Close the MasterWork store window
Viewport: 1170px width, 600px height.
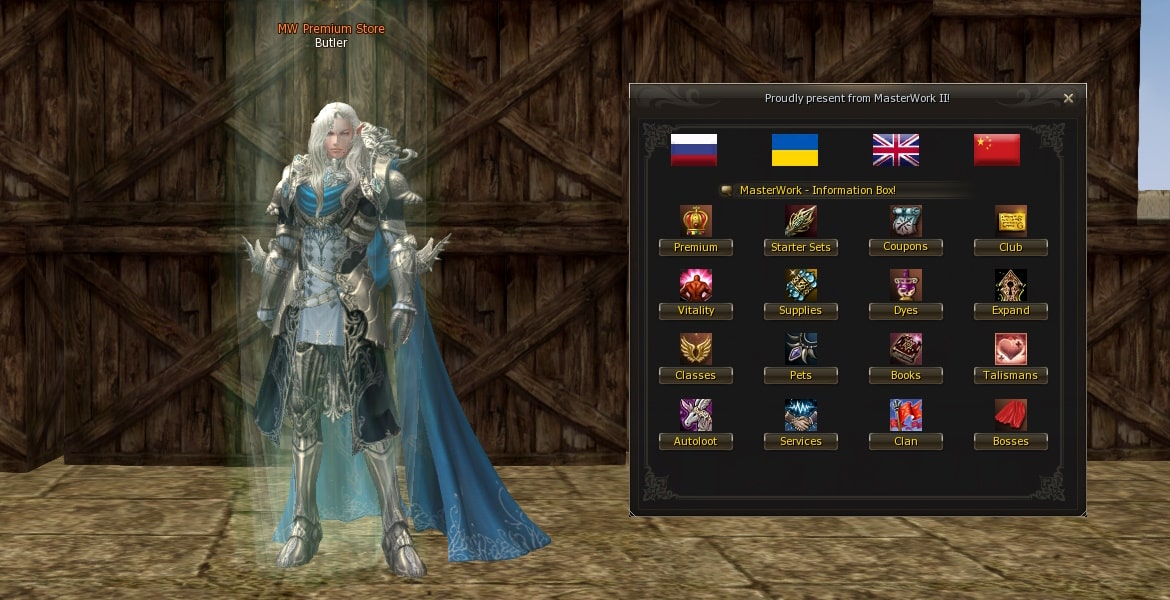coord(1068,98)
